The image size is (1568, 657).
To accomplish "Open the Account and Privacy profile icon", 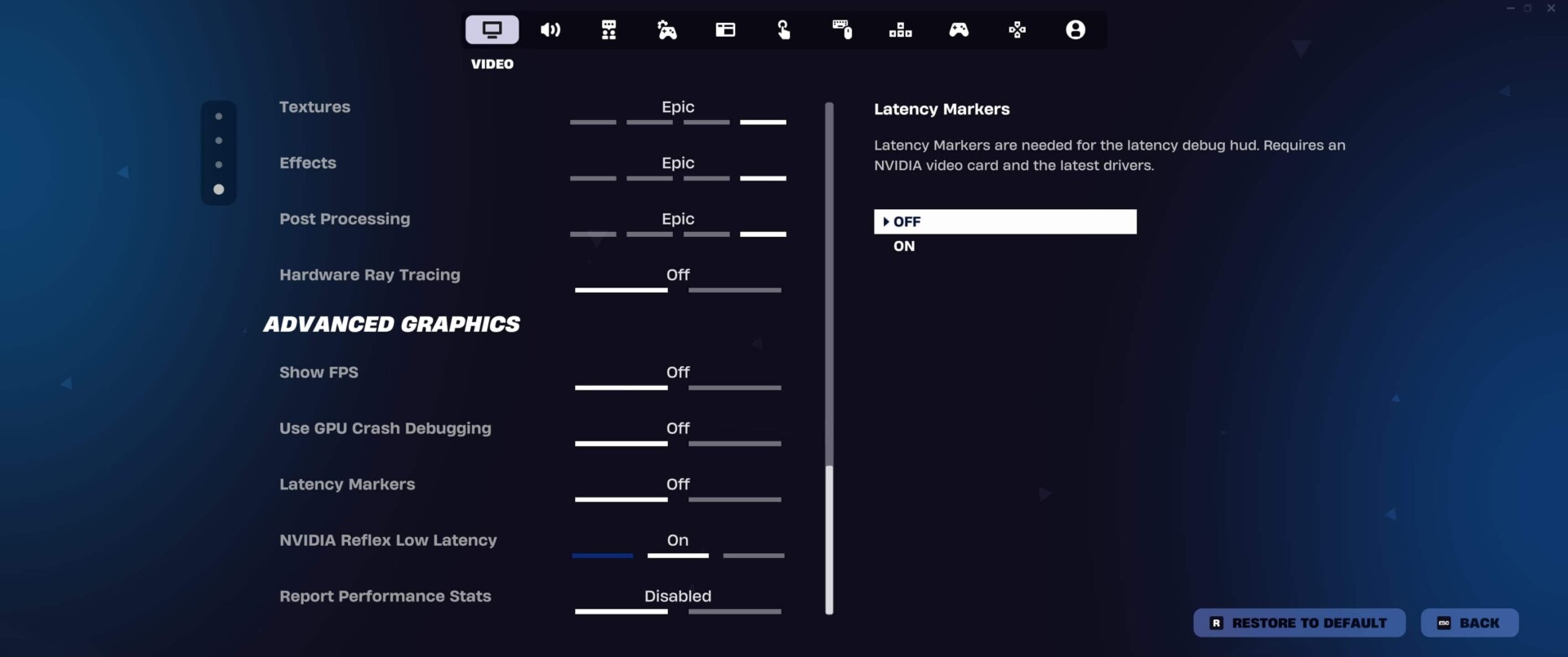I will point(1076,29).
